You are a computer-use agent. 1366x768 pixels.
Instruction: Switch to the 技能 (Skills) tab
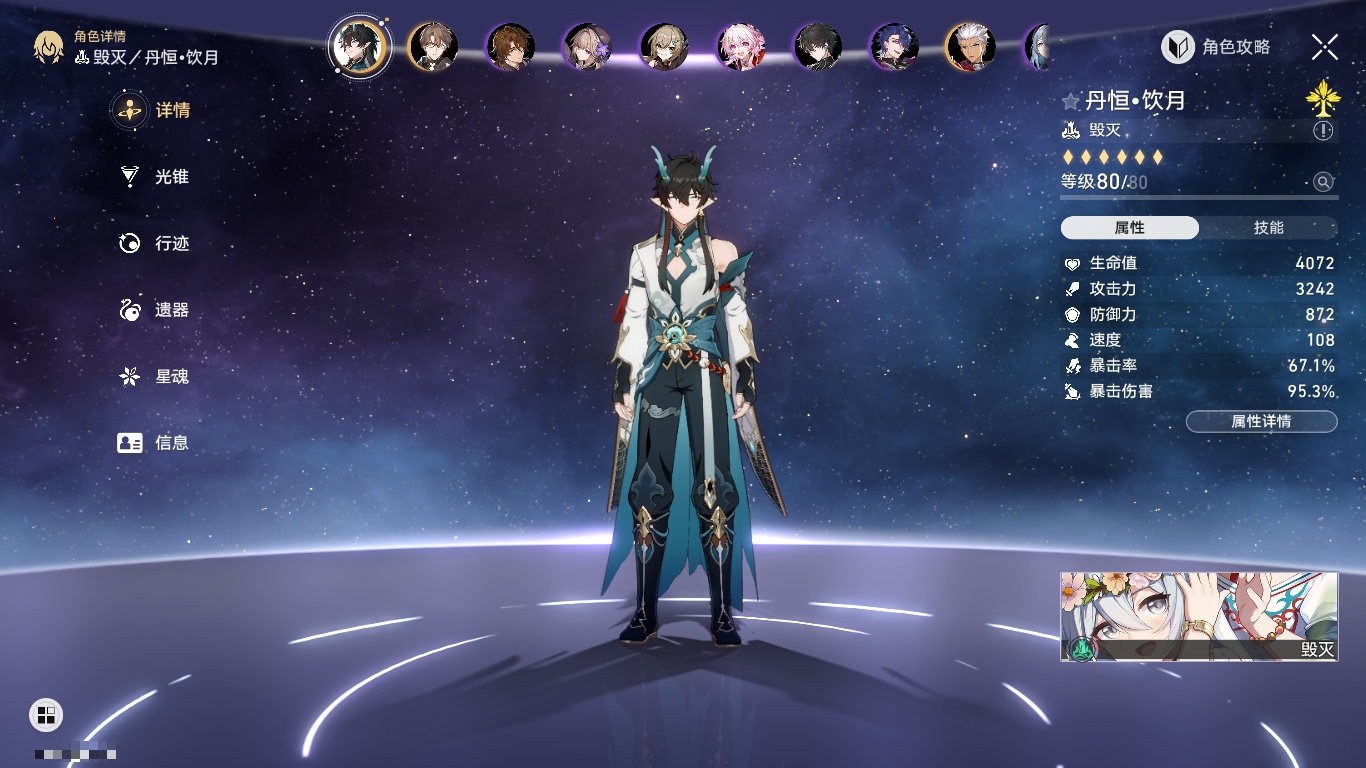coord(1268,228)
